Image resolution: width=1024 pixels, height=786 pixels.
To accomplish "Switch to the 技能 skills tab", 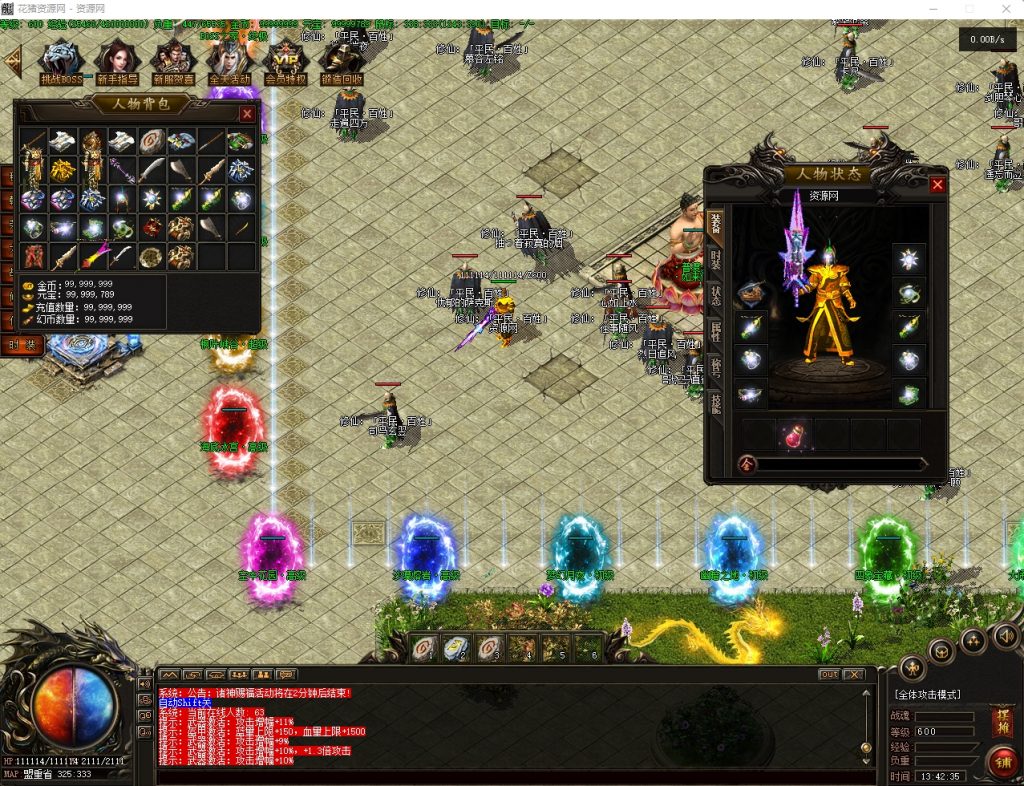I will (716, 403).
